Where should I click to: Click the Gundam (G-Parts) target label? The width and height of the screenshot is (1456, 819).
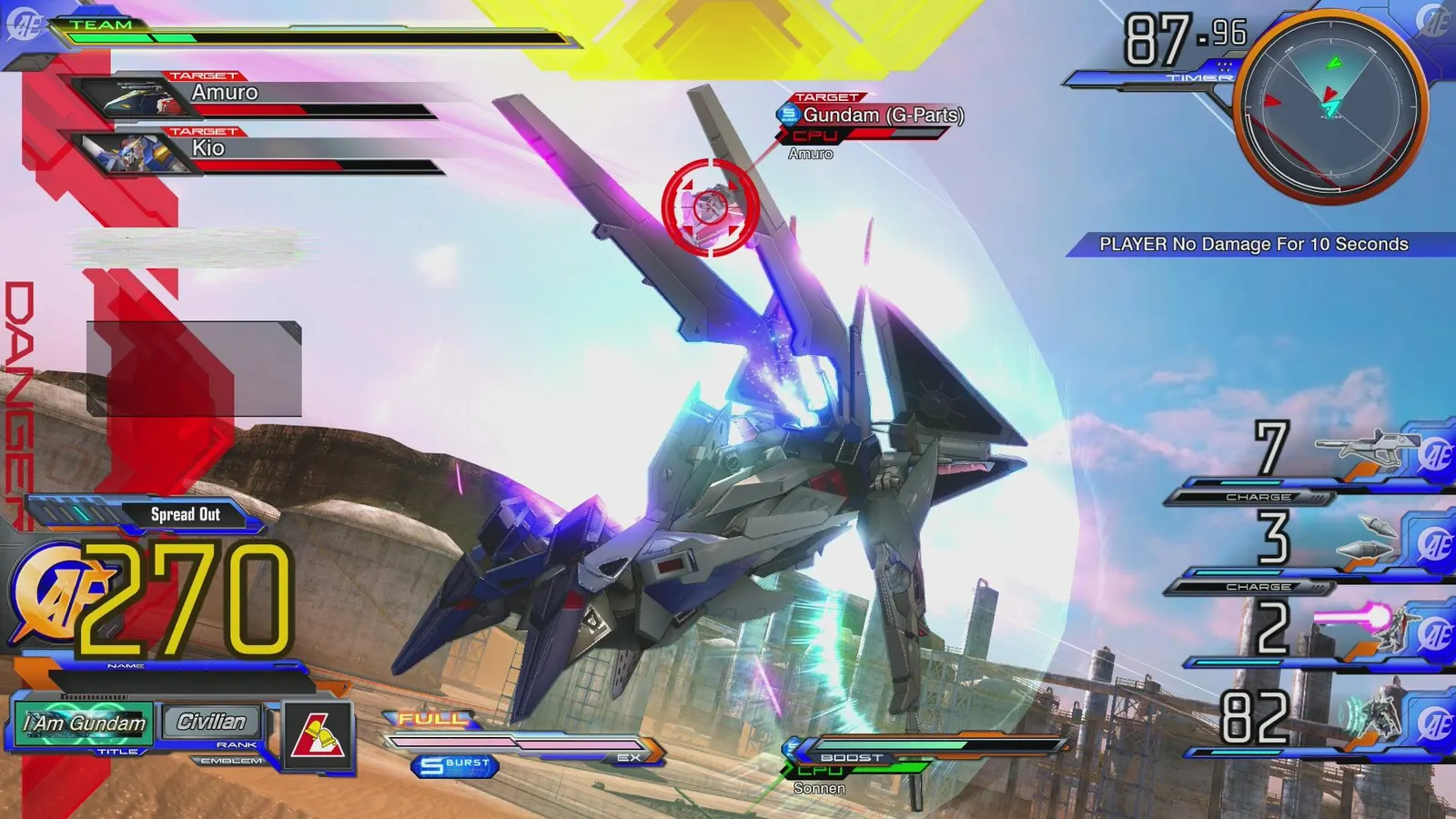coord(878,116)
